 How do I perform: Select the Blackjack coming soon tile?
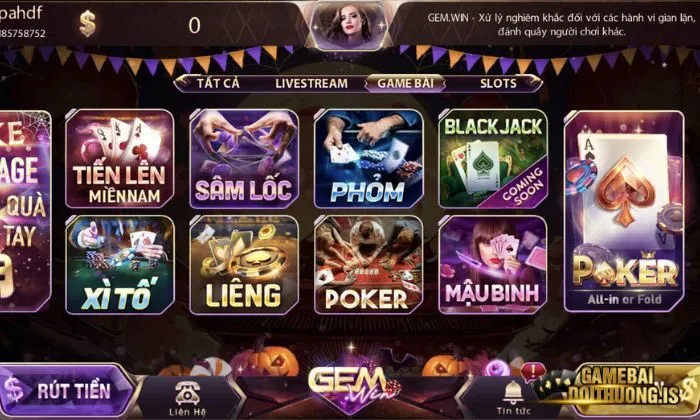493,159
